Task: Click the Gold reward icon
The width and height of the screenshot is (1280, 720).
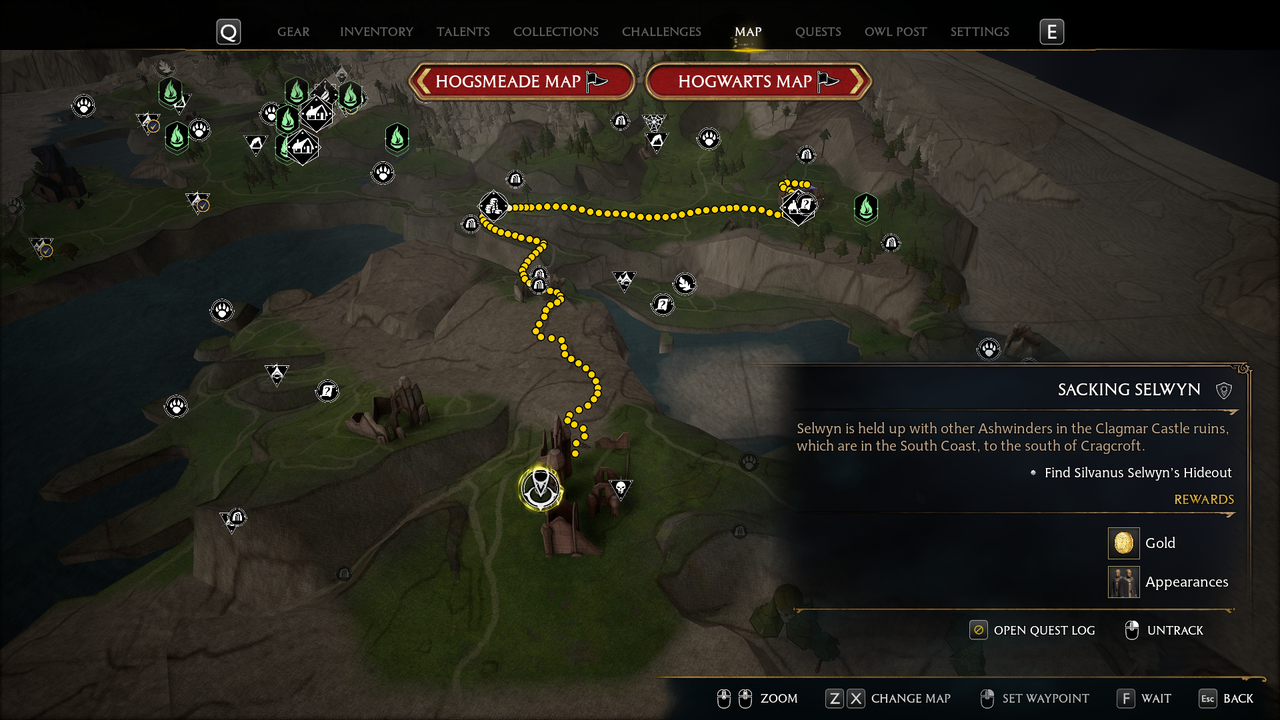Action: tap(1124, 543)
